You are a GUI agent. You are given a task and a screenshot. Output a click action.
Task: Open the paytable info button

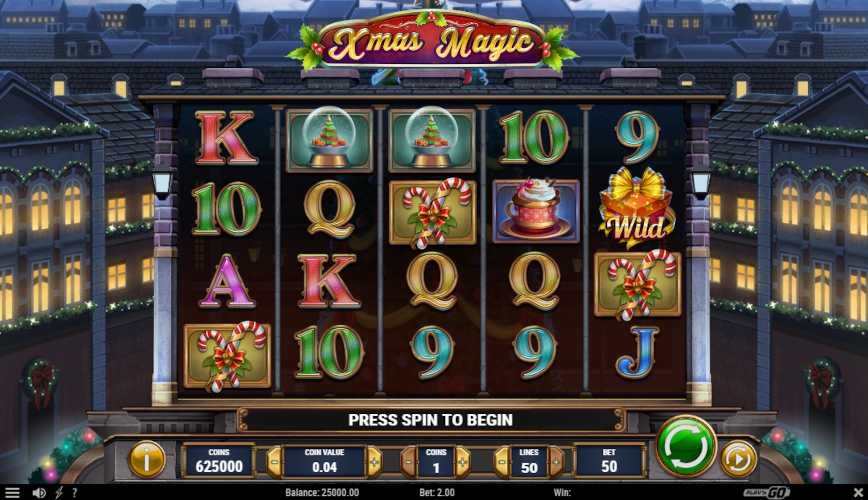pos(147,459)
